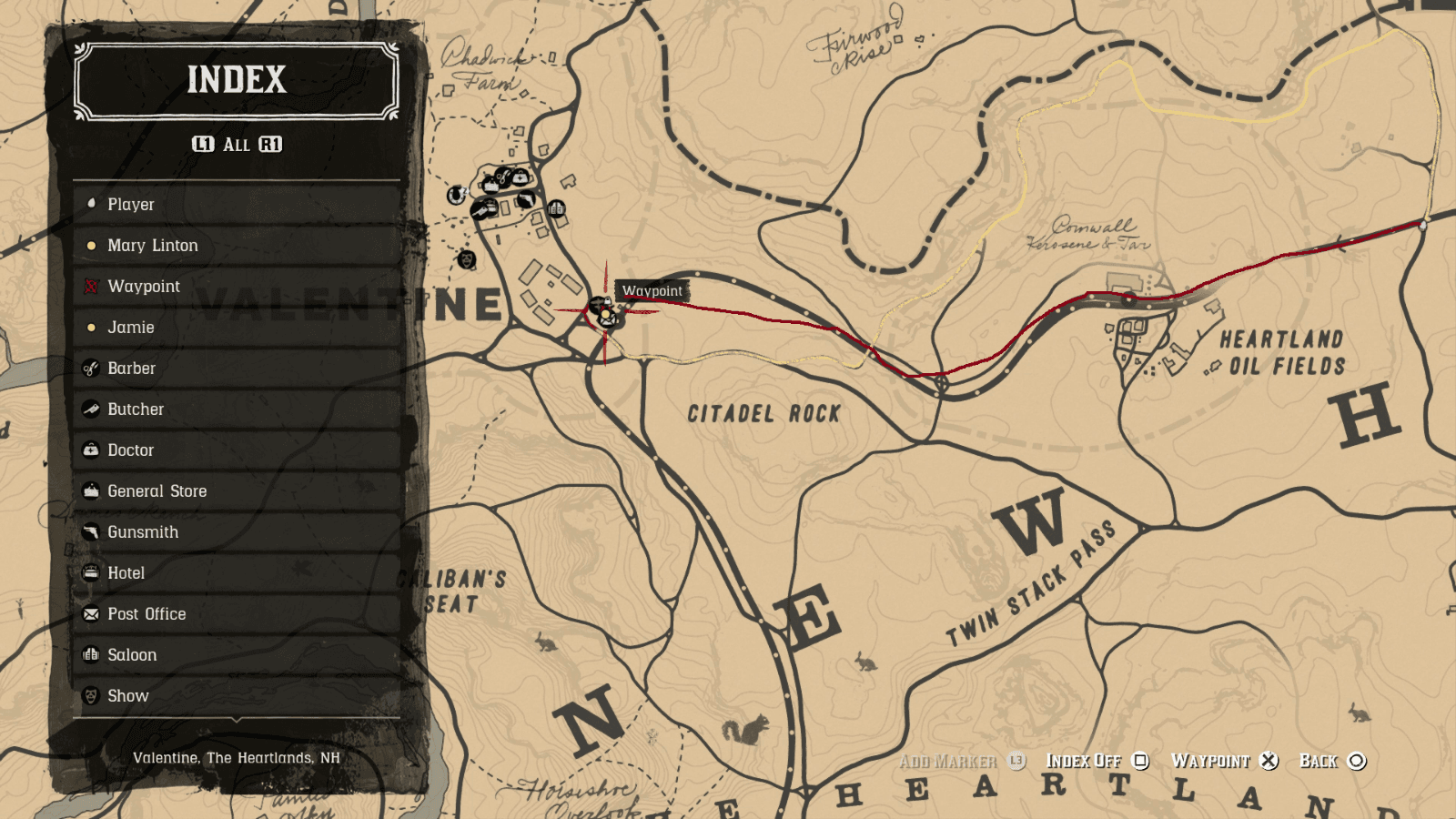Click the General Store icon

(x=90, y=490)
